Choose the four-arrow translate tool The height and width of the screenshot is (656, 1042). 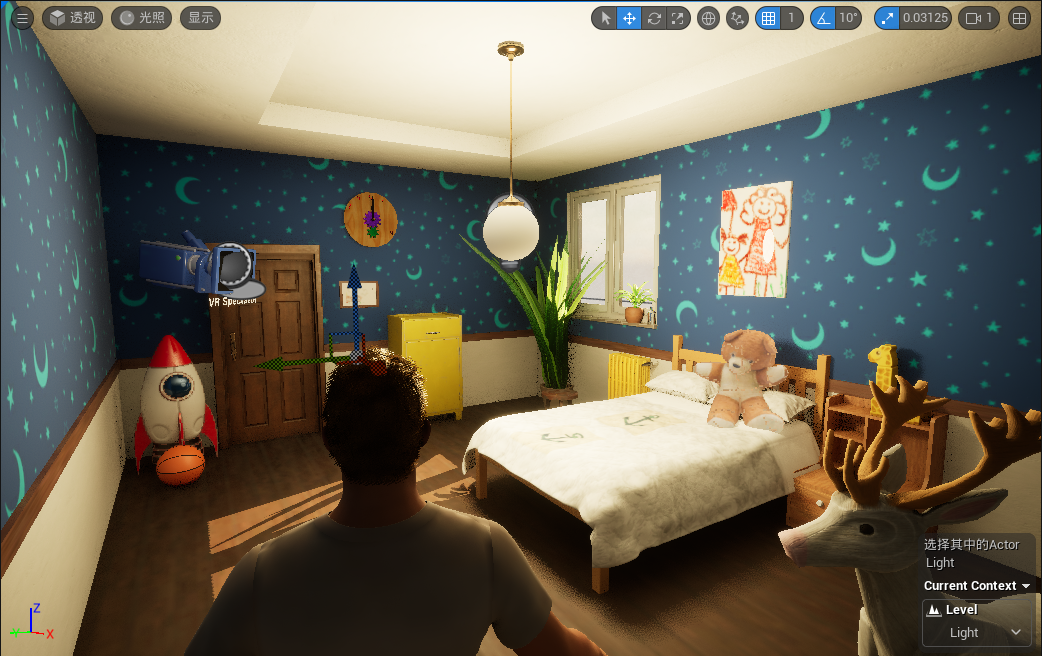(629, 18)
